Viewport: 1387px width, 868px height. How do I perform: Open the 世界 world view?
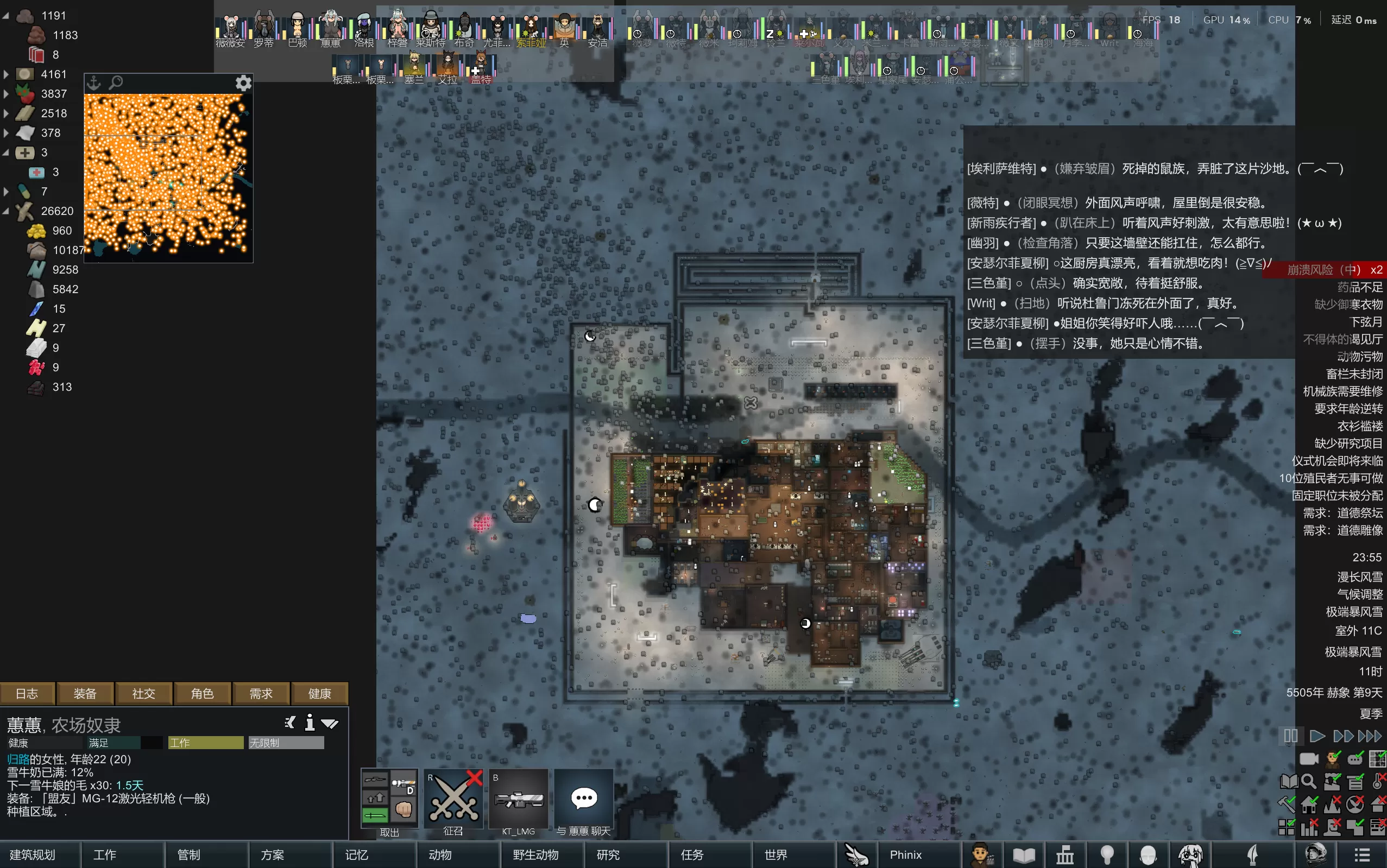(776, 855)
